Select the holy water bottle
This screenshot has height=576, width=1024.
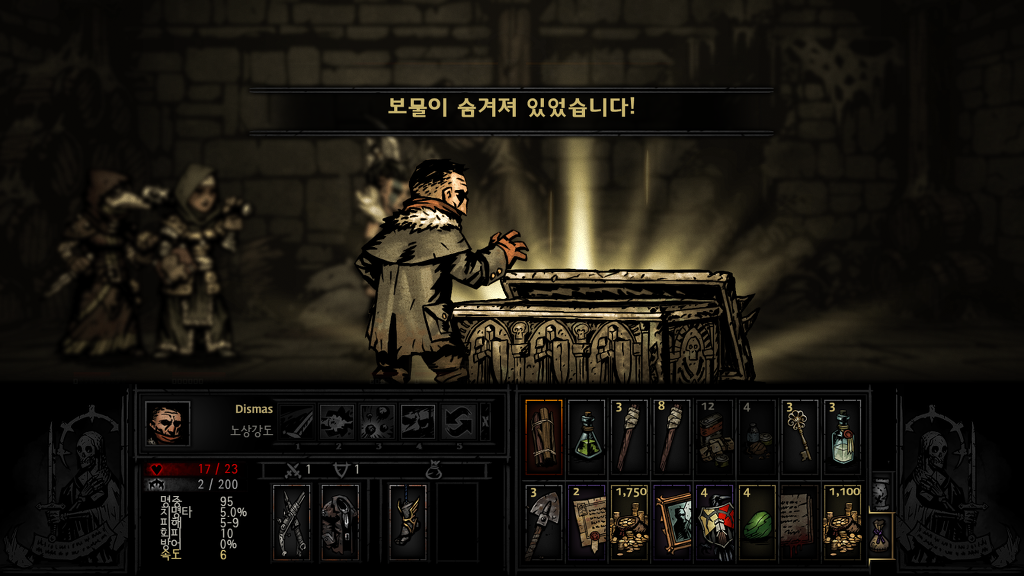tap(842, 437)
